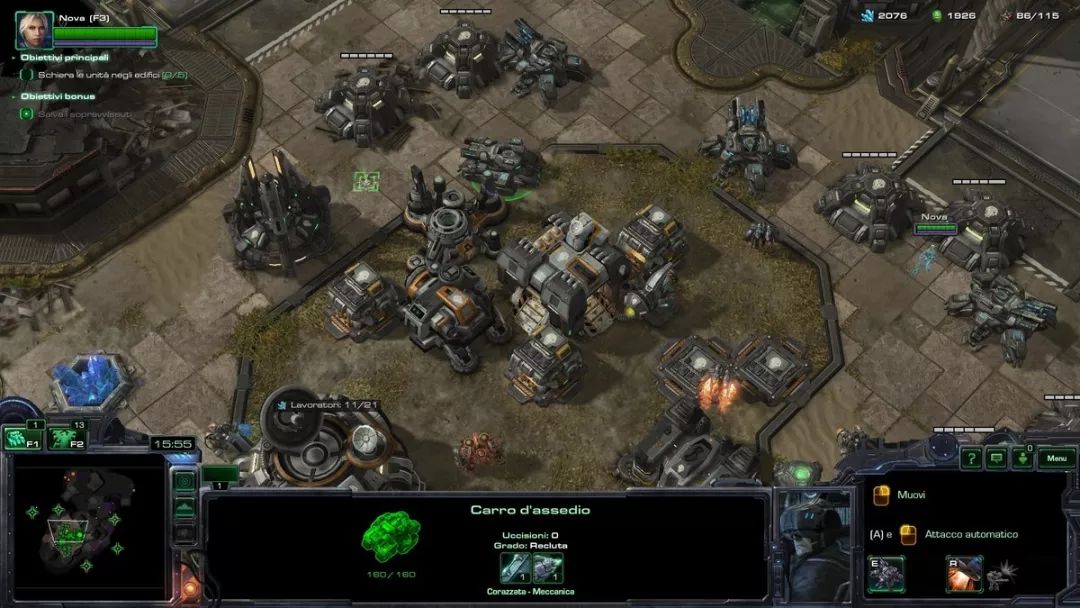Open the chat messages button
The width and height of the screenshot is (1080, 608).
click(996, 459)
